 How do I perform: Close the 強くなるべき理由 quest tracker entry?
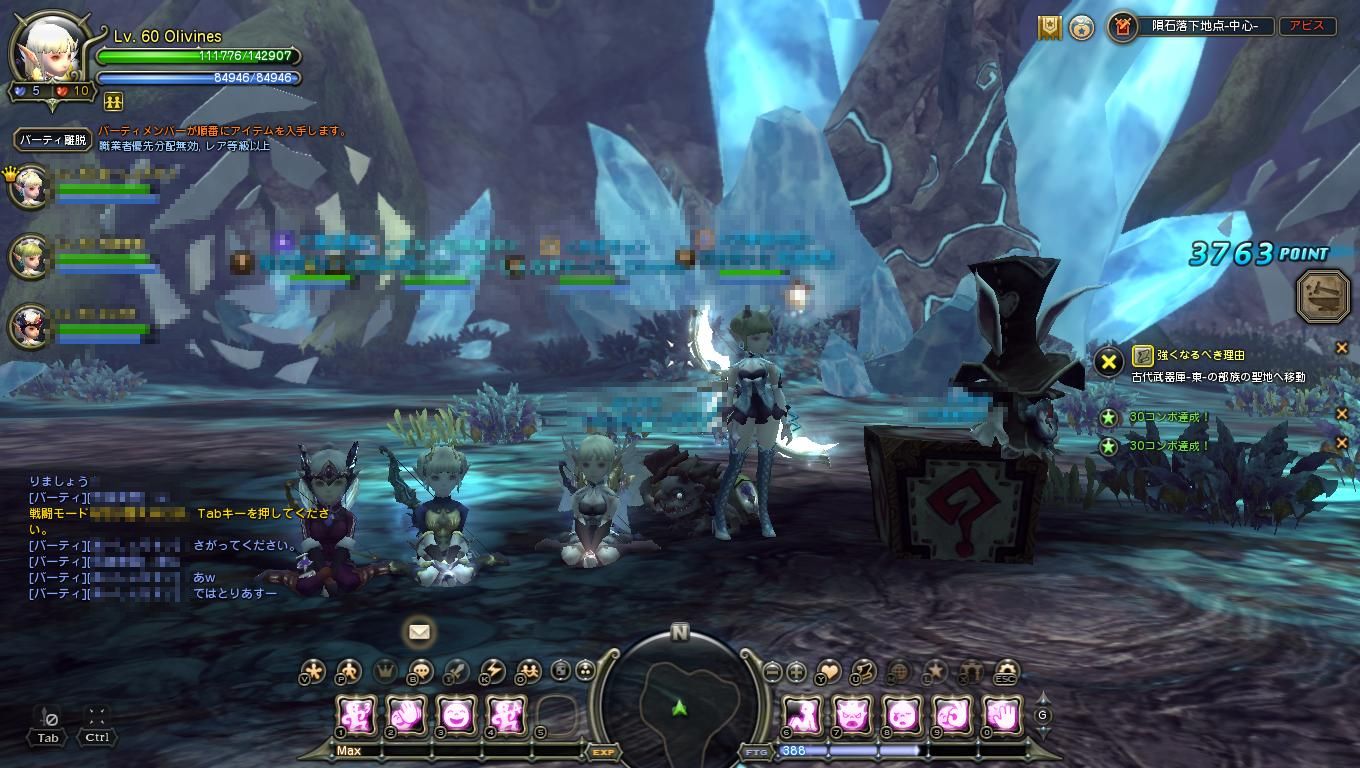pos(1342,348)
